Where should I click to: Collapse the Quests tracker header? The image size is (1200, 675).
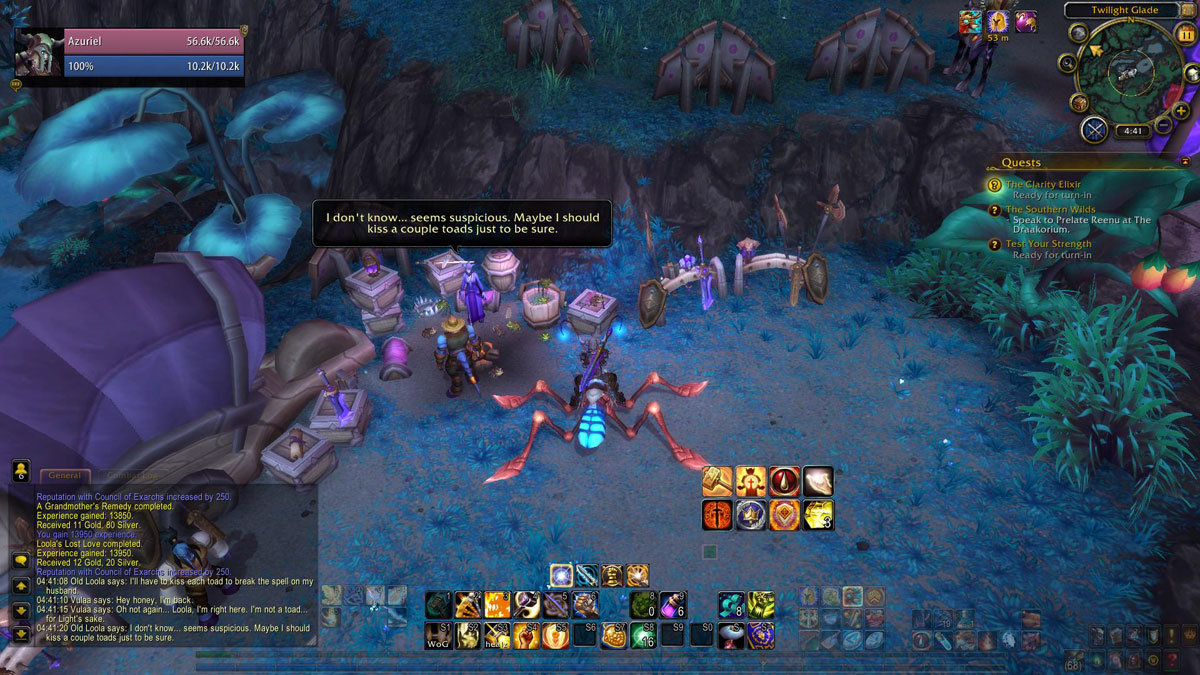pyautogui.click(x=1185, y=161)
